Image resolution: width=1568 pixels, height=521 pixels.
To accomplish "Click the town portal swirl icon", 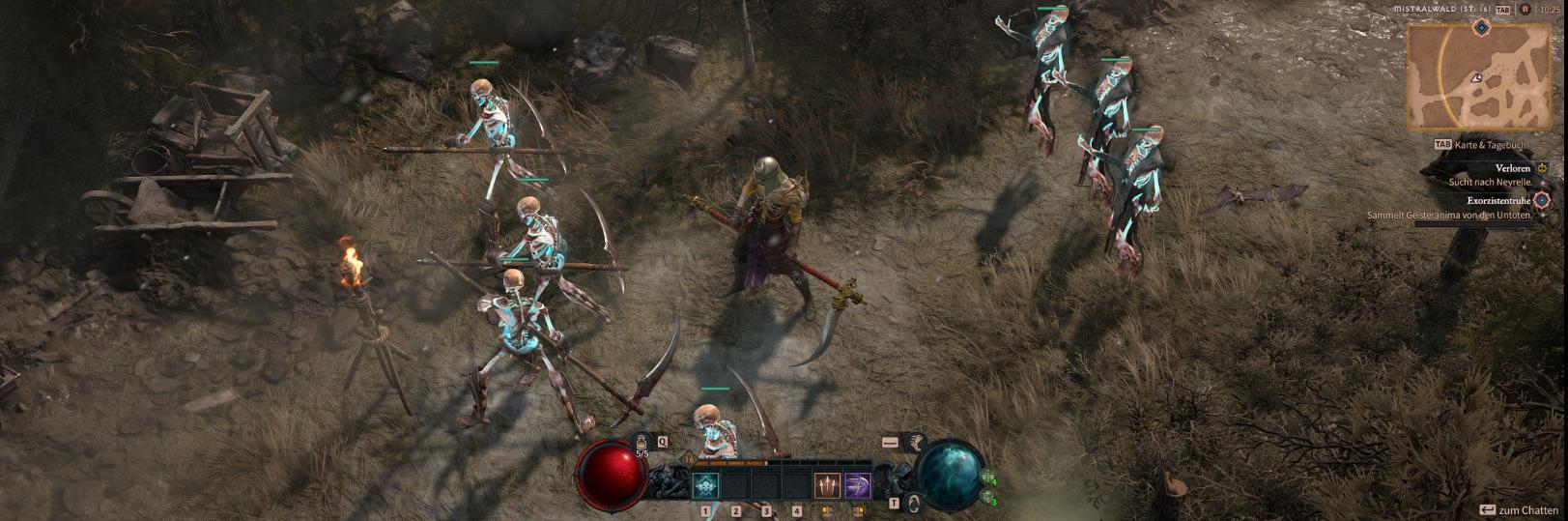I will click(x=913, y=502).
